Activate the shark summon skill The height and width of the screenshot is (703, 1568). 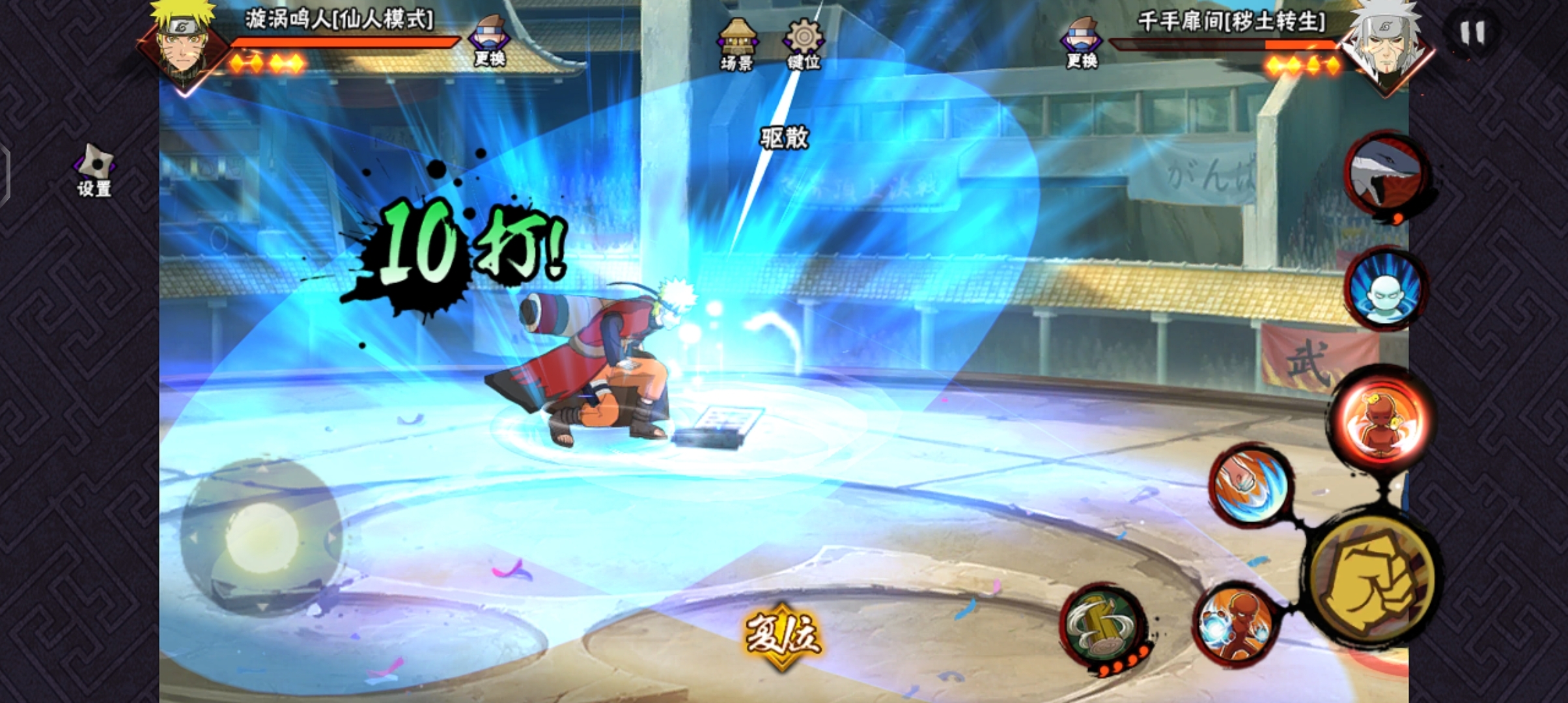pyautogui.click(x=1387, y=176)
